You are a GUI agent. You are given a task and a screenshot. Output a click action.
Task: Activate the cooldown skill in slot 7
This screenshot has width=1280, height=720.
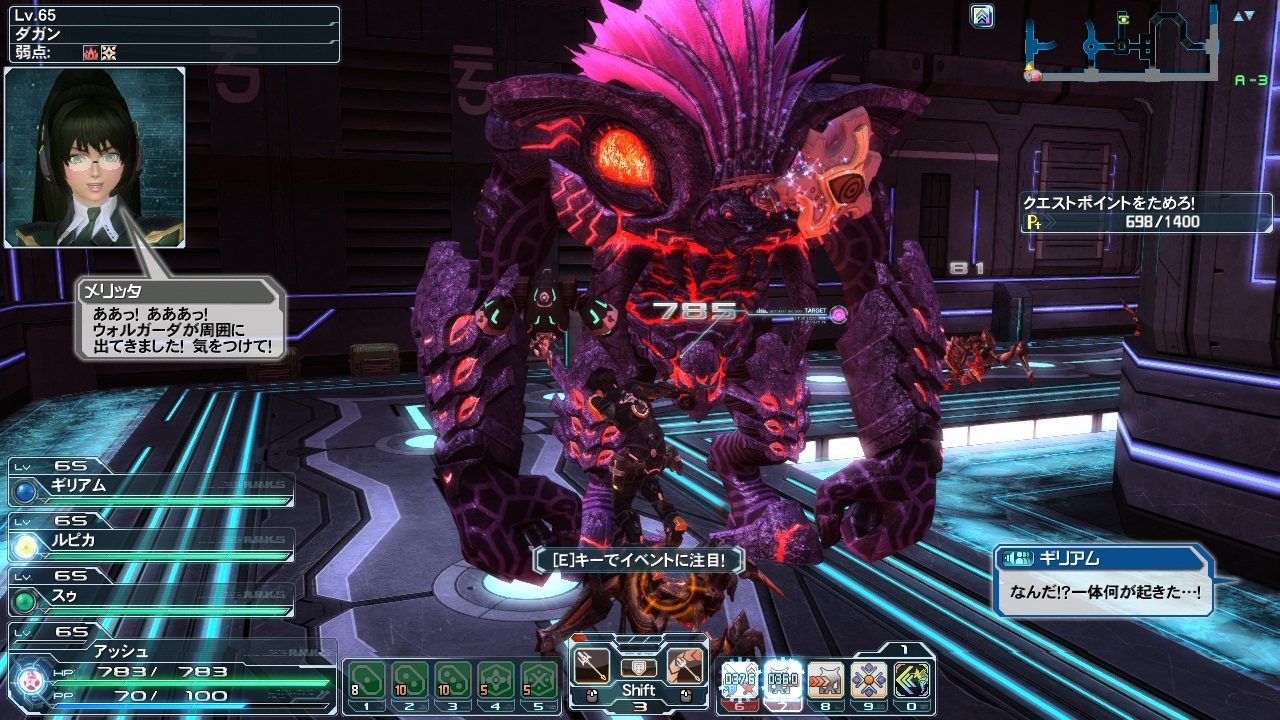click(783, 680)
